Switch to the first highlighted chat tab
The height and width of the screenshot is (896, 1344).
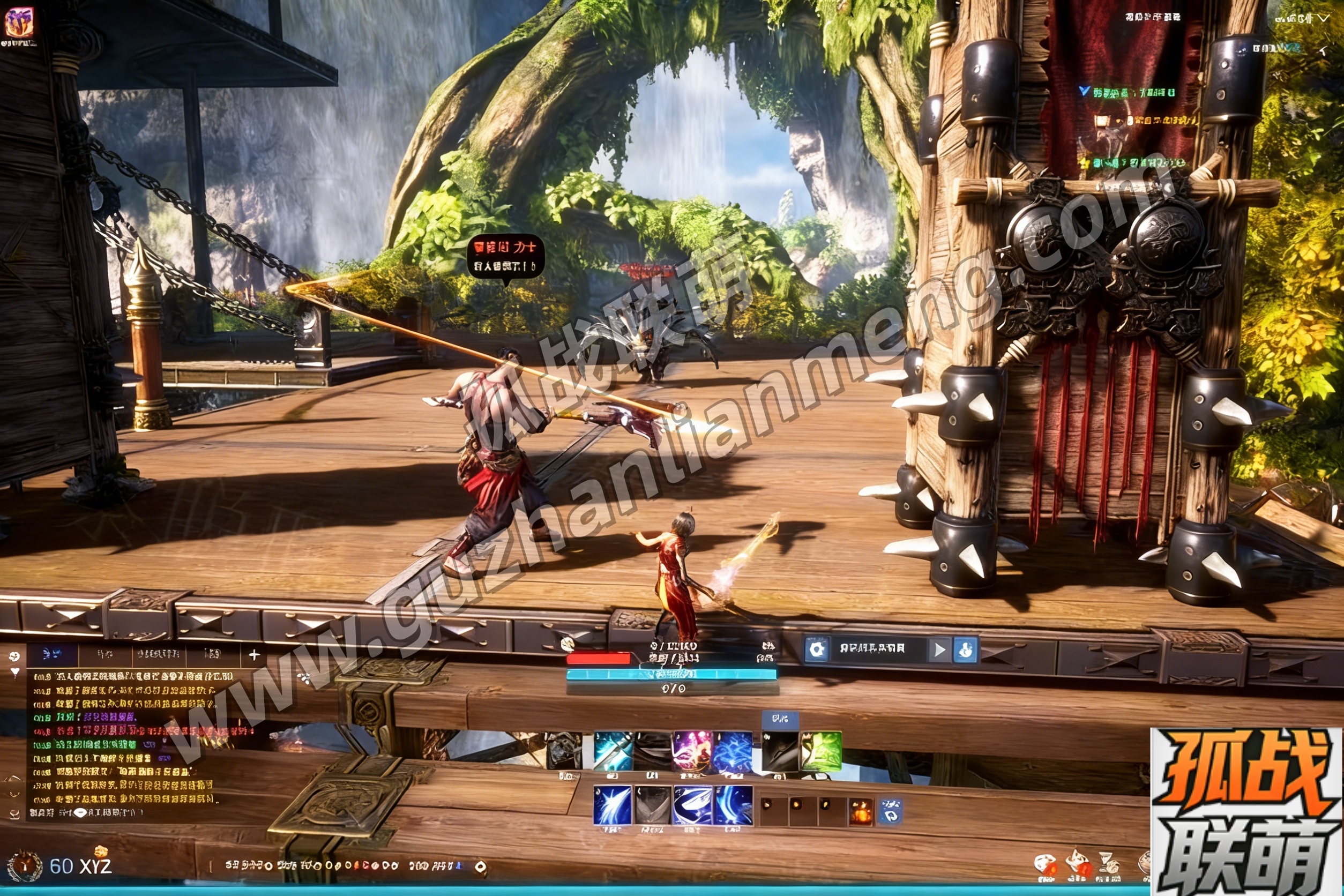pyautogui.click(x=53, y=654)
